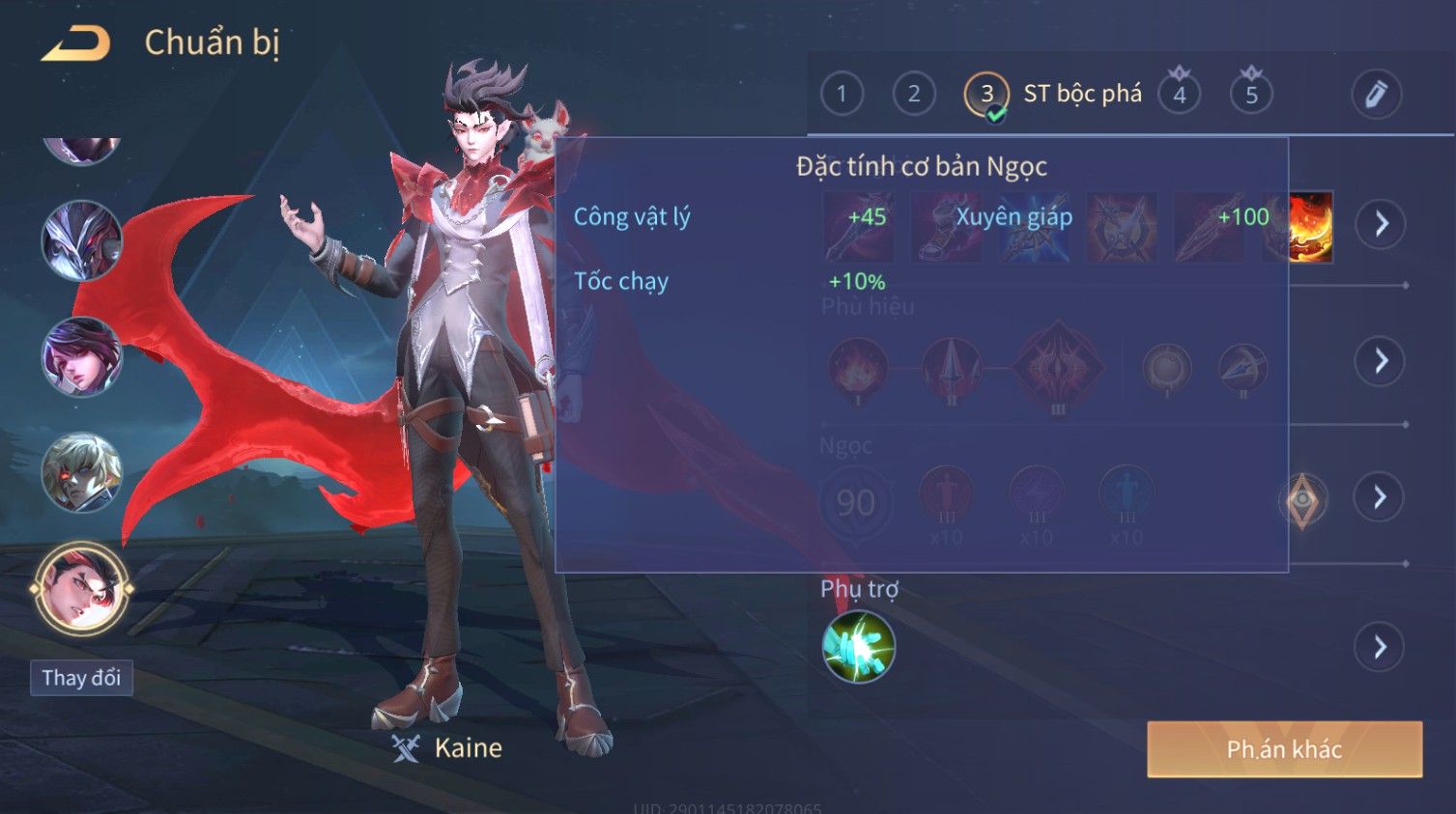Expand the Phụ trợ section arrow
Viewport: 1456px width, 814px height.
pyautogui.click(x=1380, y=647)
